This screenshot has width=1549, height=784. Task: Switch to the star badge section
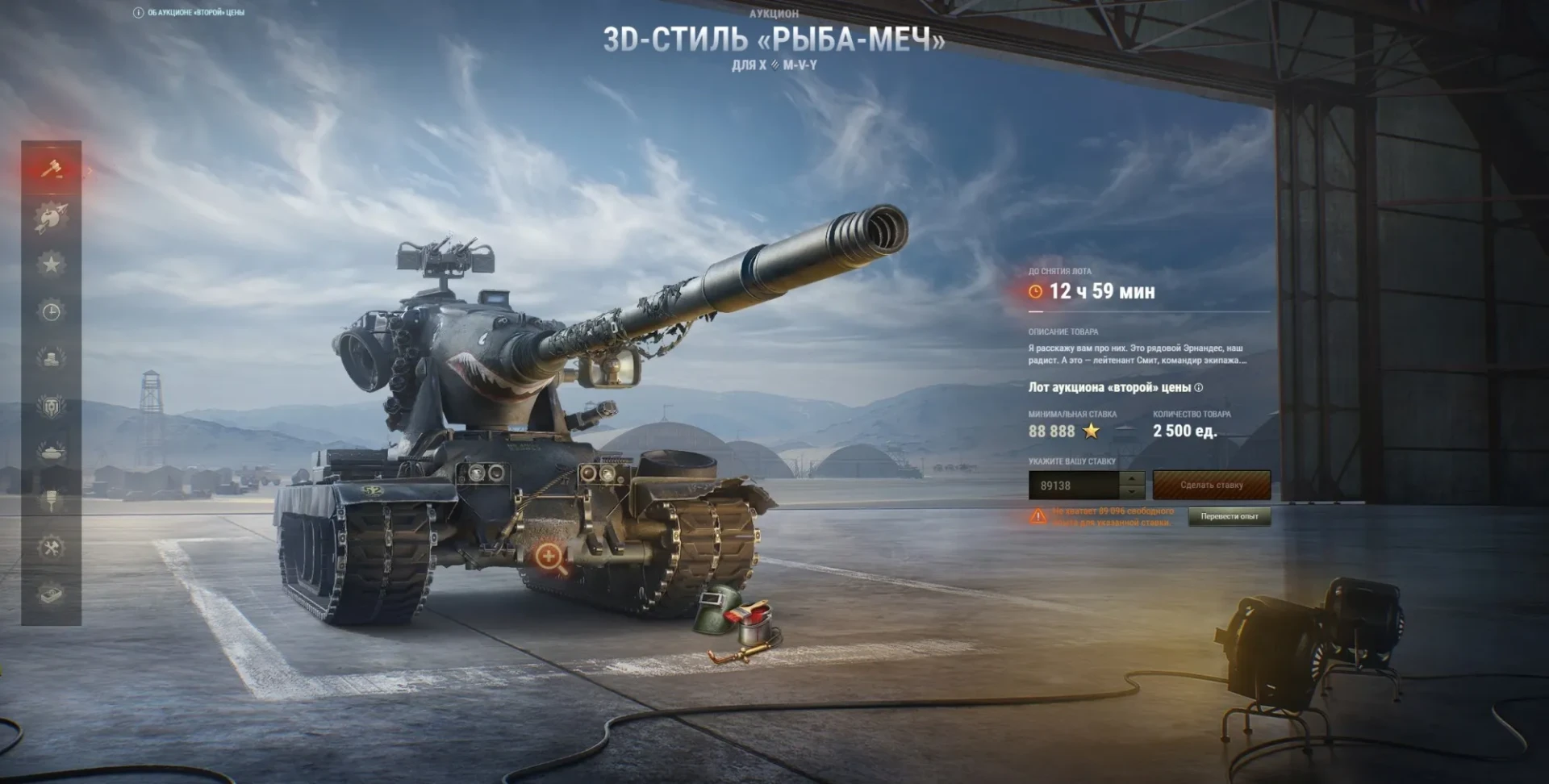(x=52, y=264)
